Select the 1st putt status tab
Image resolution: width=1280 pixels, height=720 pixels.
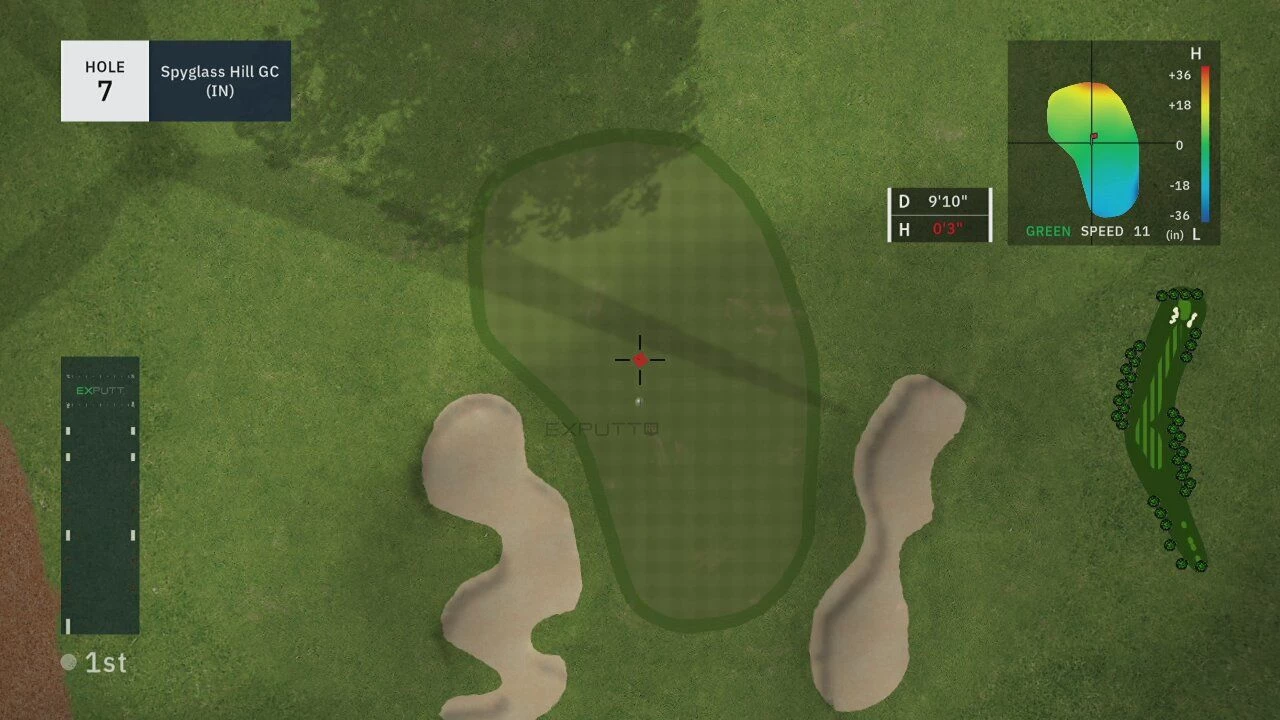pos(95,662)
